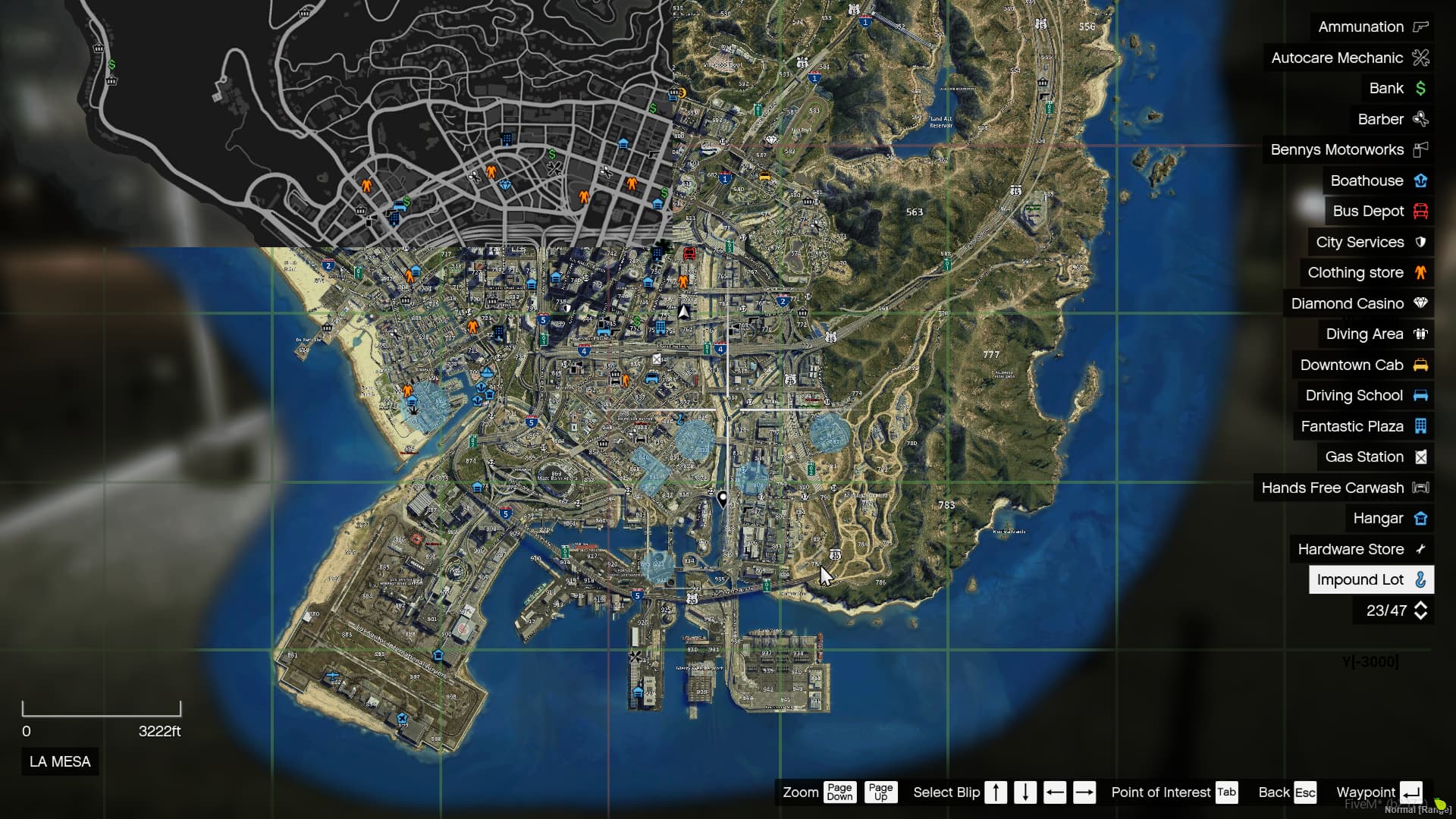1456x819 pixels.
Task: Click the down chevron beside the 23/47 counter
Action: (x=1421, y=616)
